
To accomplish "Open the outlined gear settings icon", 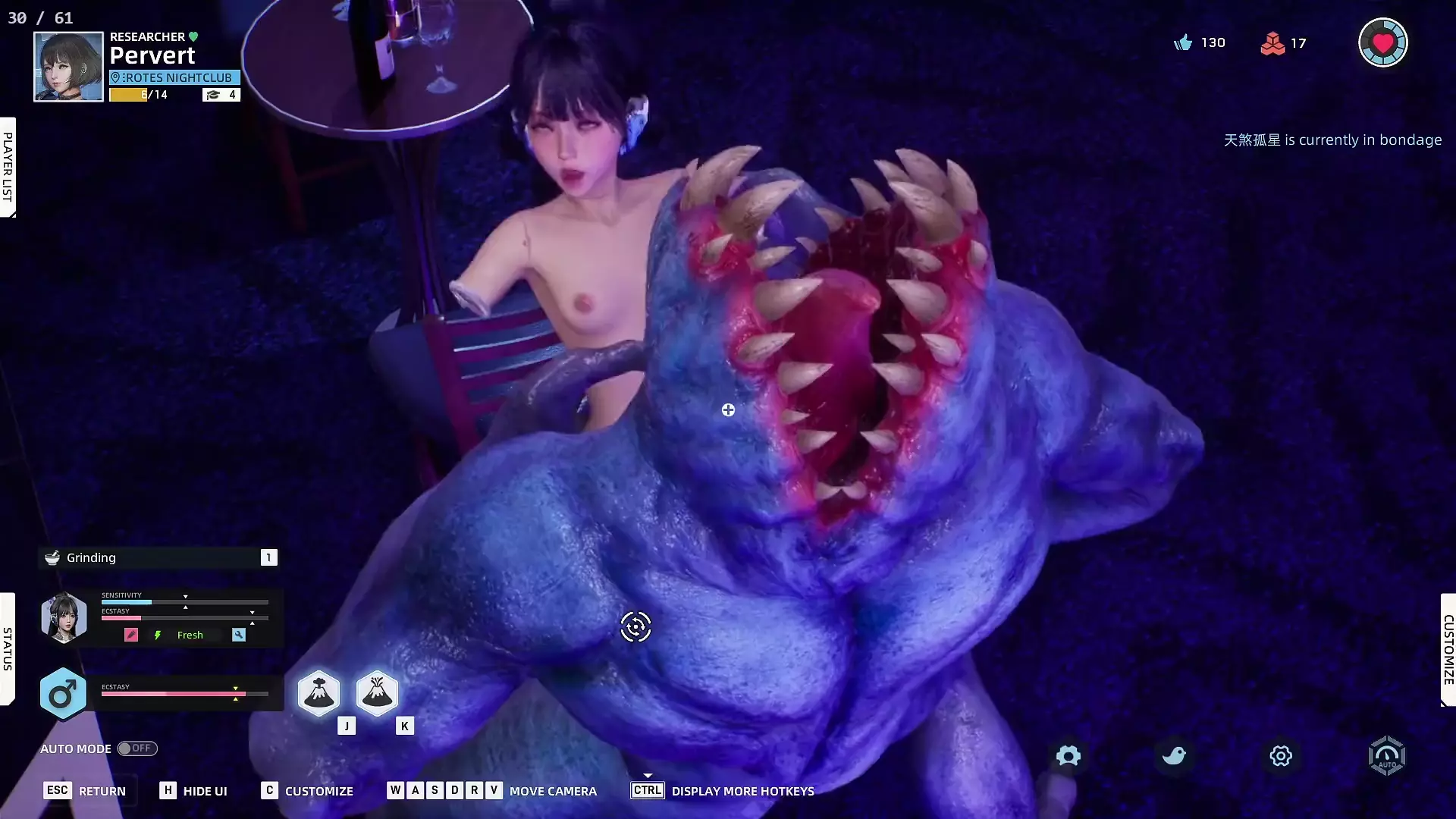I will click(1280, 755).
